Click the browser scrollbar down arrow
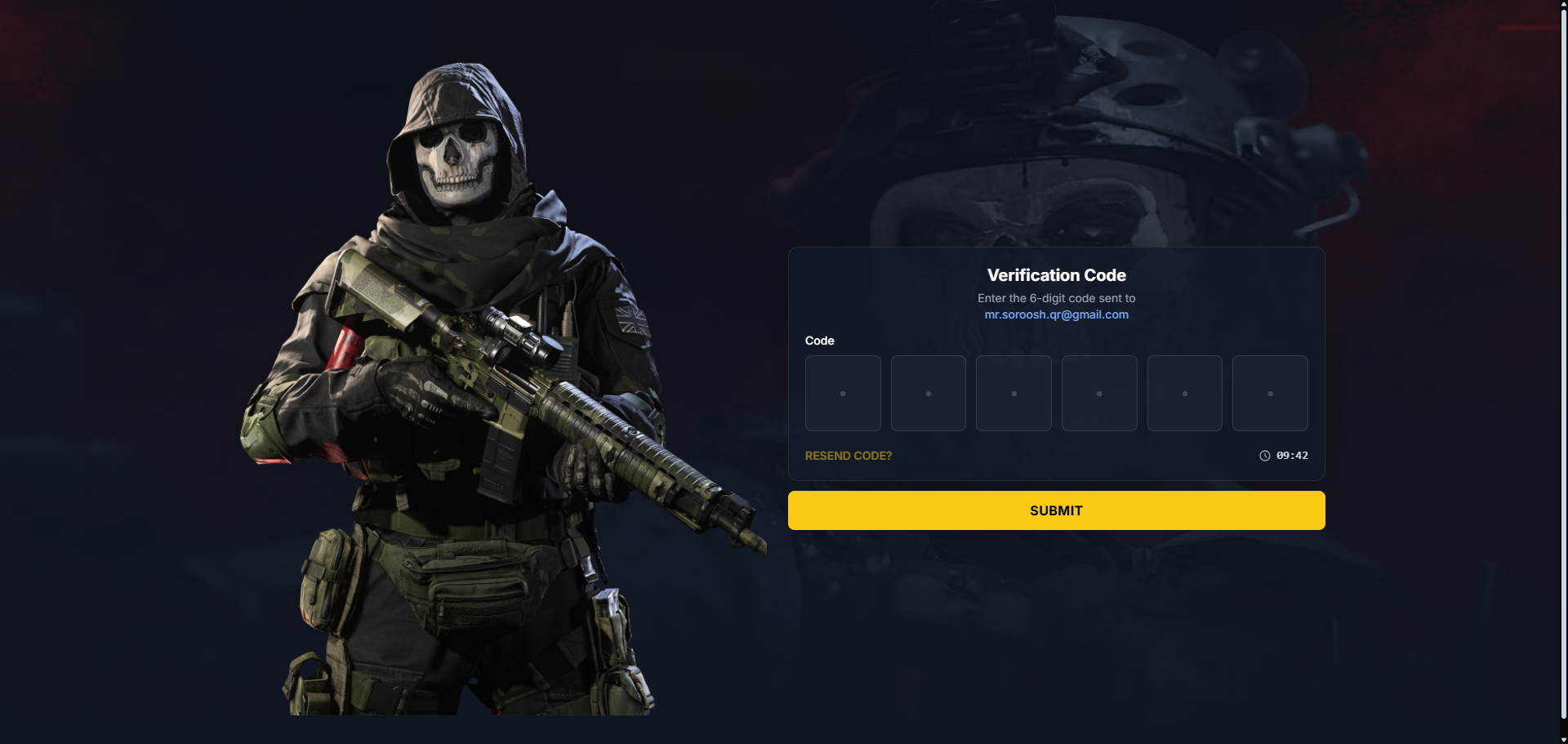 pos(1563,739)
